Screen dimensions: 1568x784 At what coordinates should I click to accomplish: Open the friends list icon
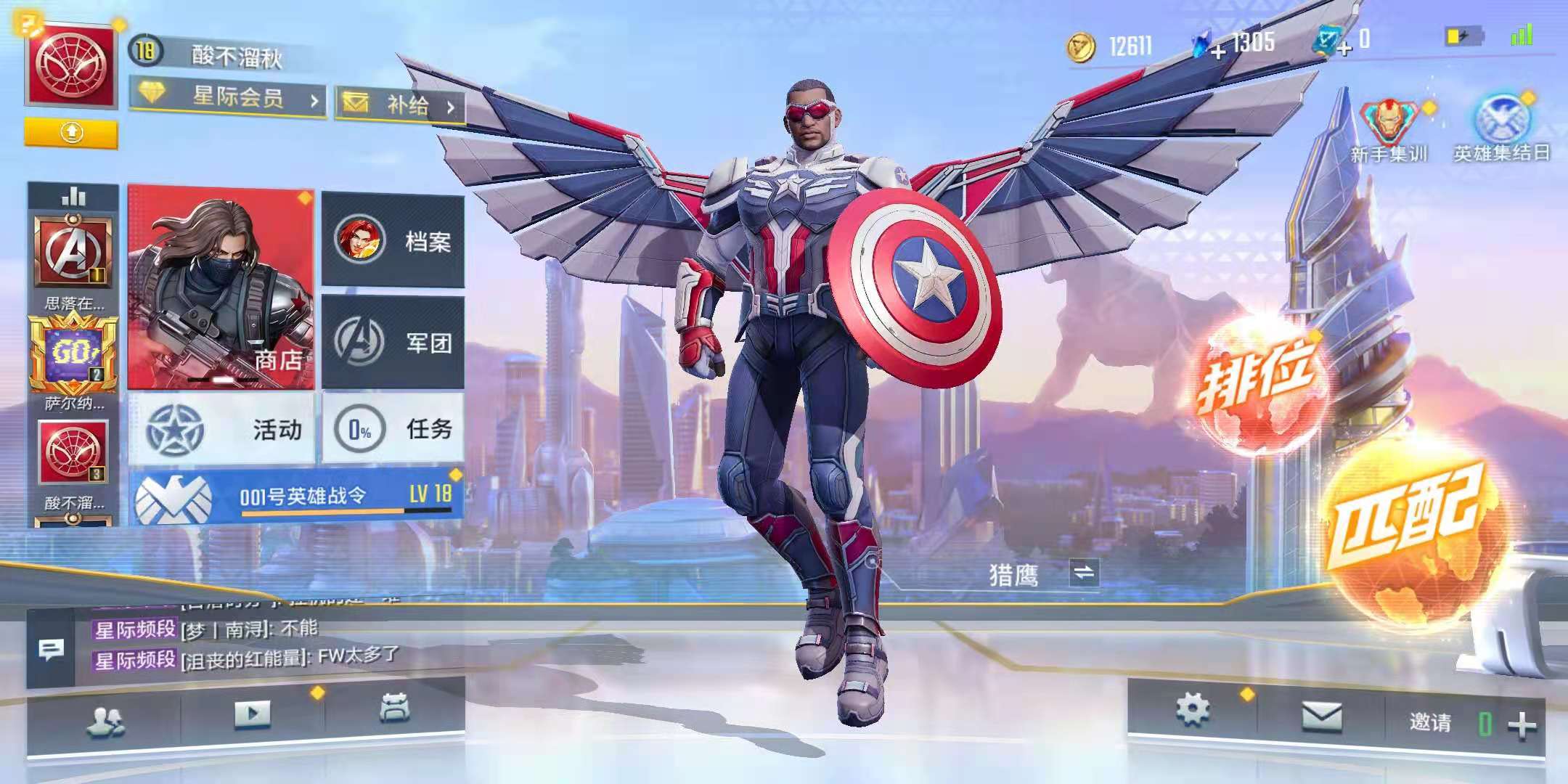click(x=105, y=719)
